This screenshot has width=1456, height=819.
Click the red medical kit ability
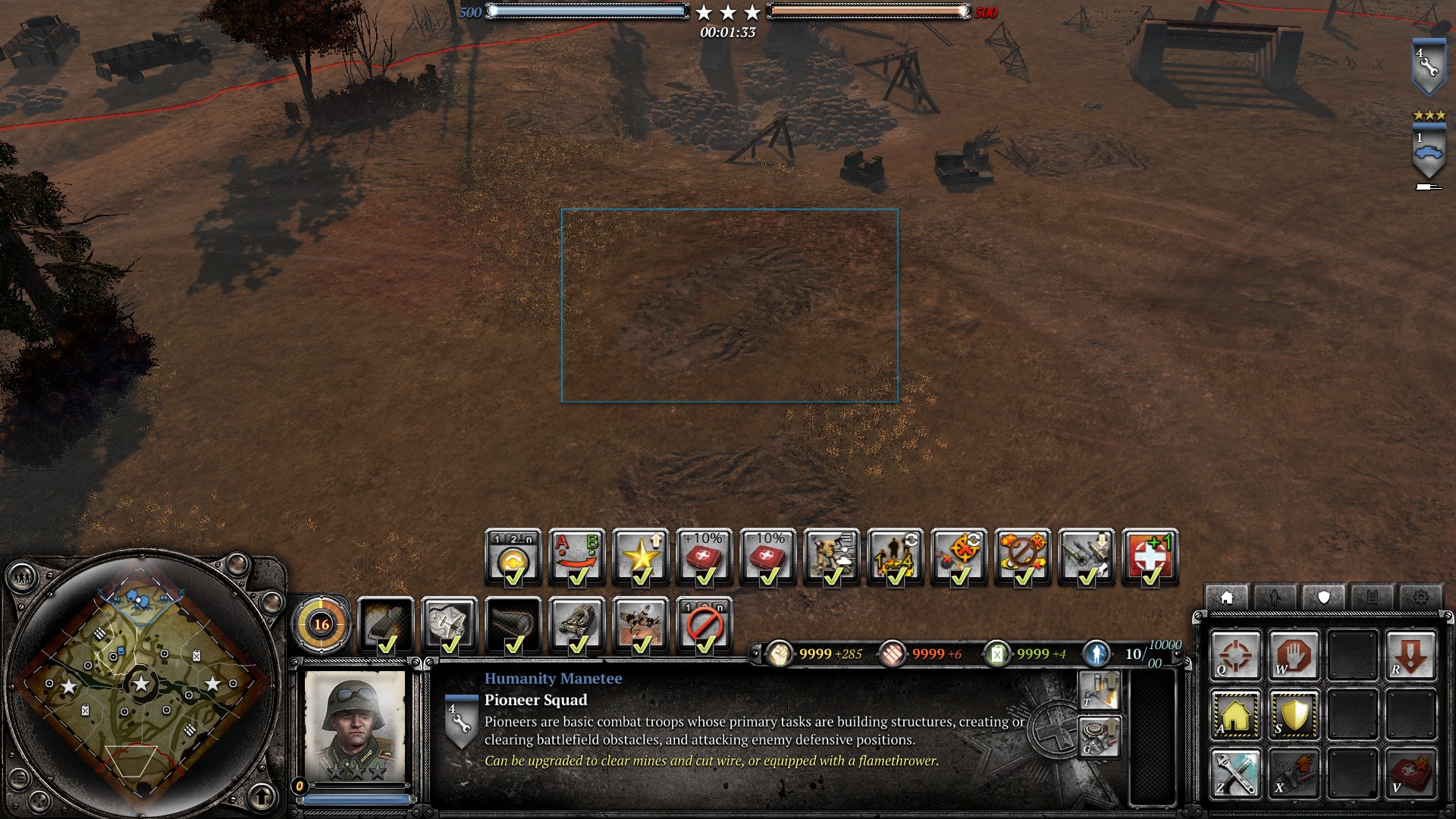(x=1410, y=773)
